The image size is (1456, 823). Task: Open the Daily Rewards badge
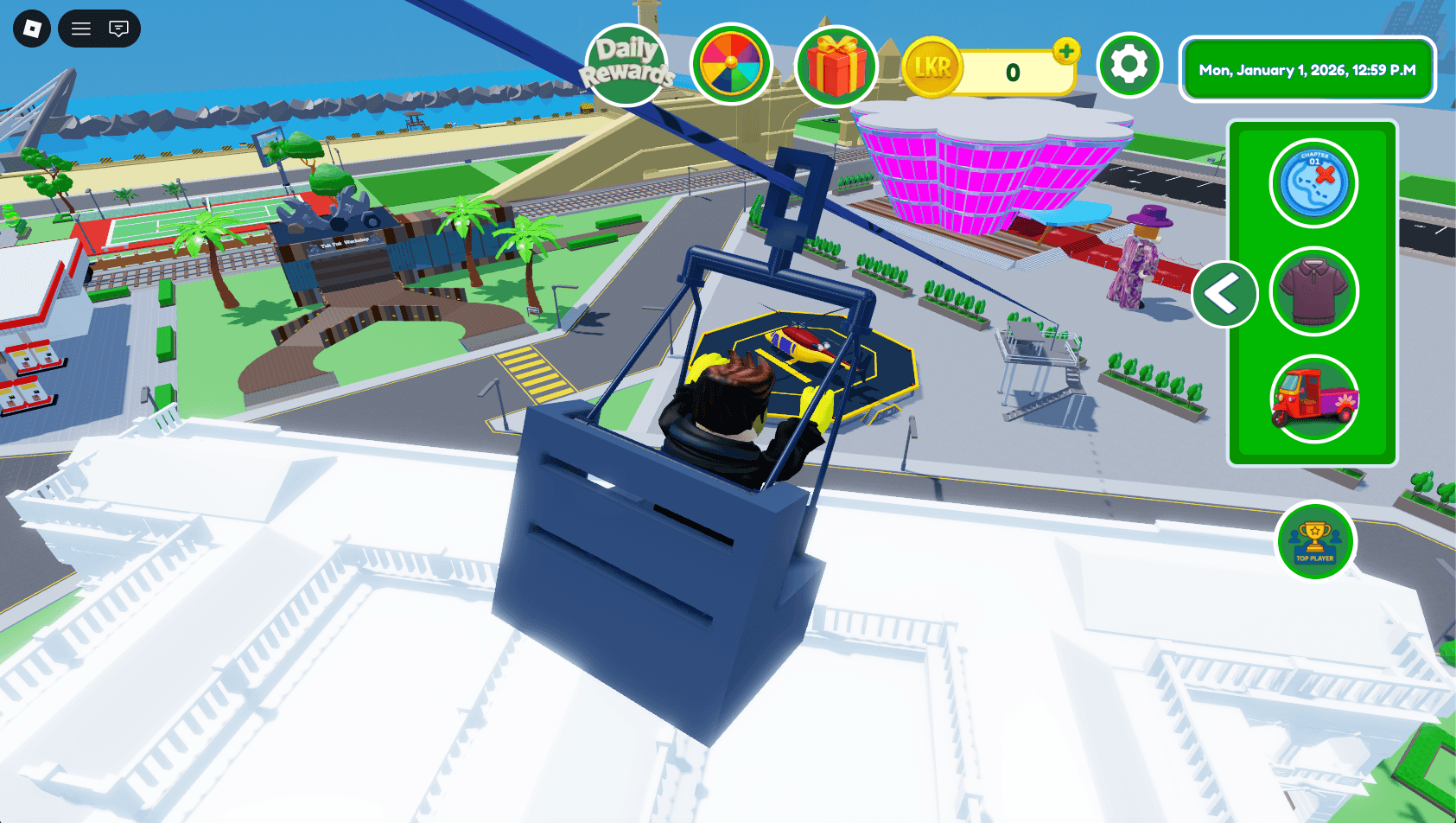tap(627, 61)
